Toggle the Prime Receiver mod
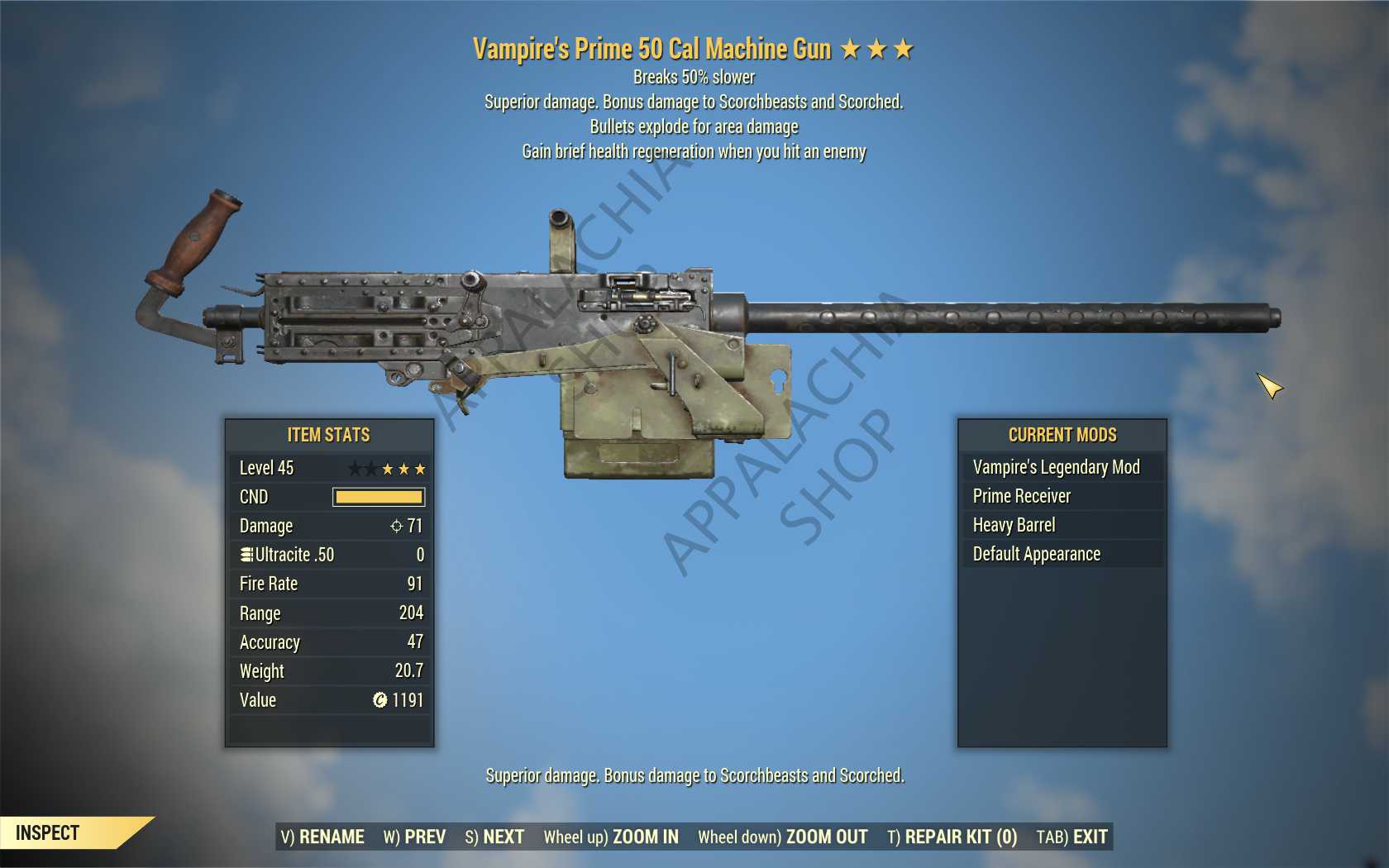This screenshot has width=1389, height=868. [1020, 496]
